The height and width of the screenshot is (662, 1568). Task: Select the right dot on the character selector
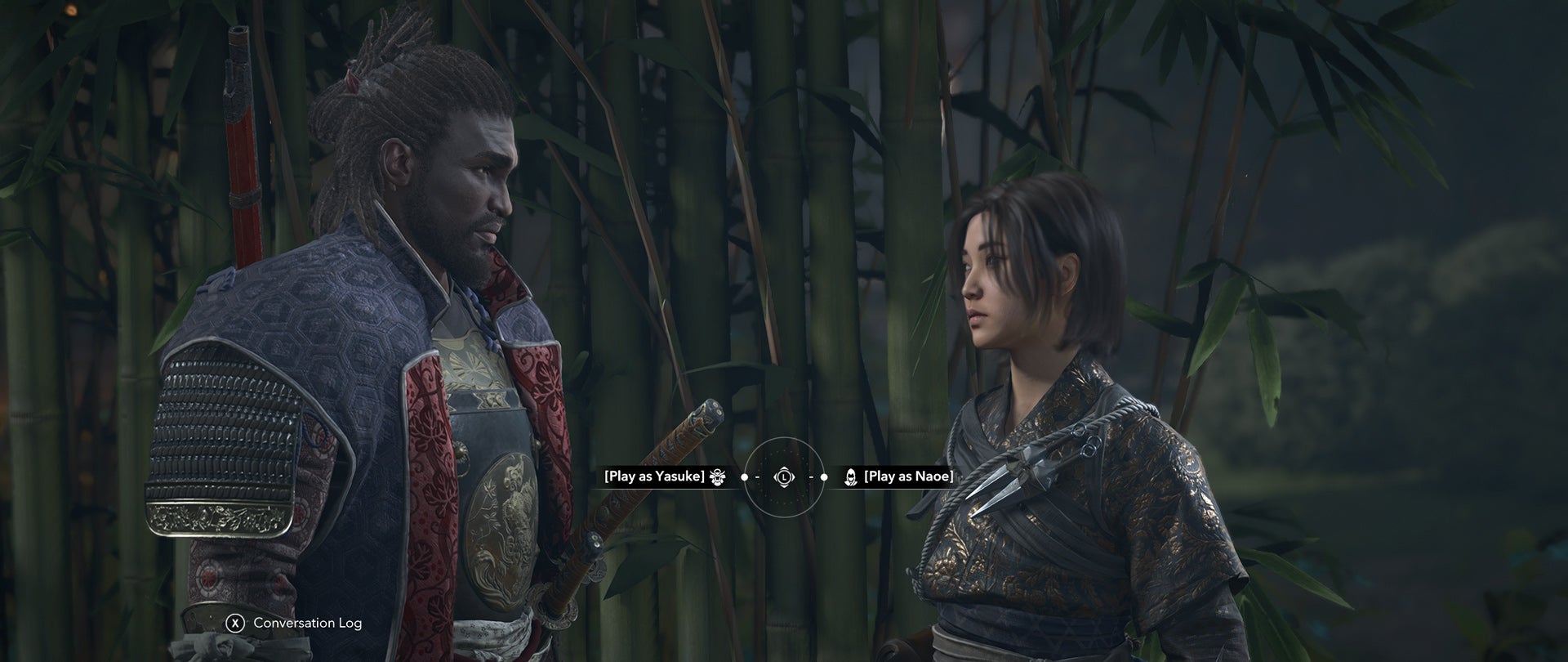(x=824, y=476)
